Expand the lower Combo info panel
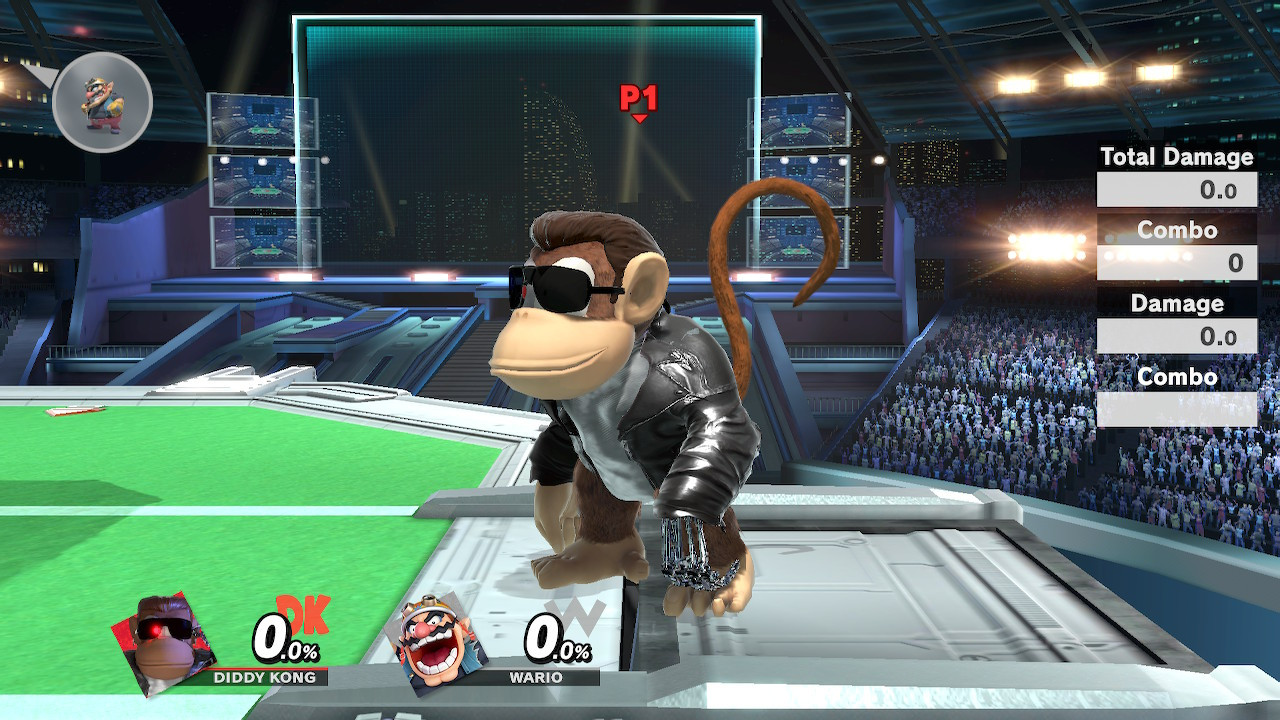 pyautogui.click(x=1177, y=378)
